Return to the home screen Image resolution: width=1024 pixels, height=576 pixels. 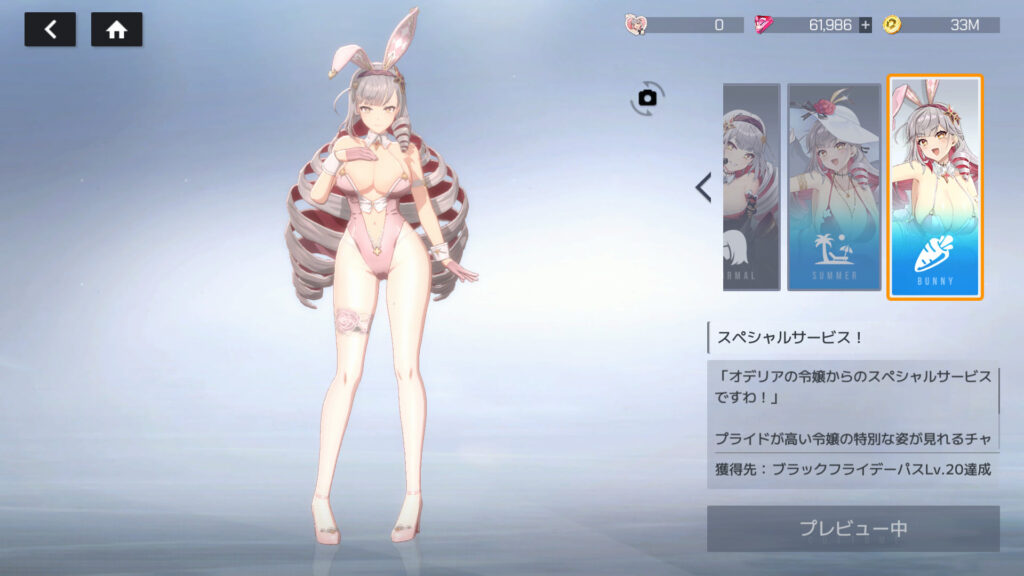(117, 30)
